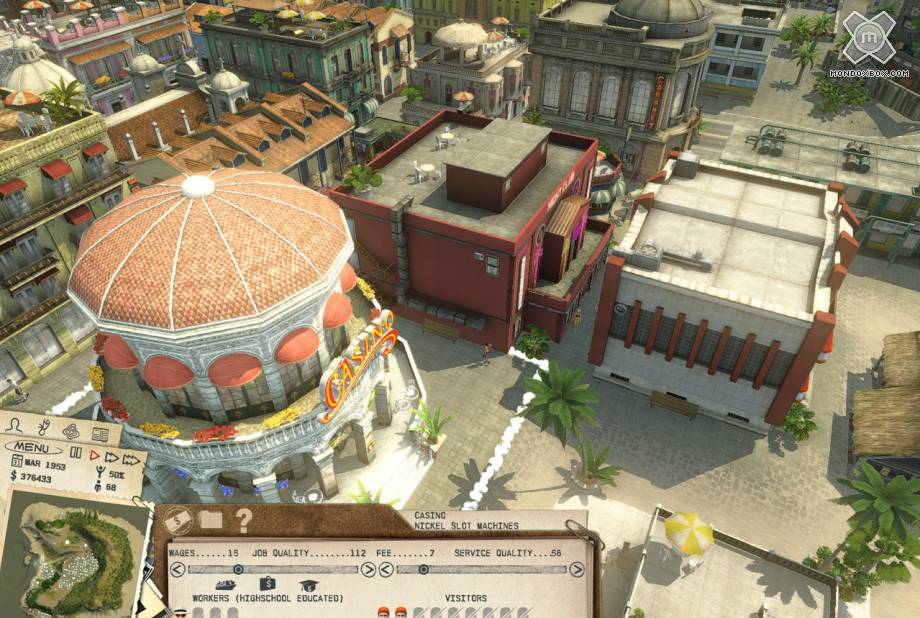Screen dimensions: 920x618
Task: Open the layered overlays icon
Action: pyautogui.click(x=71, y=430)
